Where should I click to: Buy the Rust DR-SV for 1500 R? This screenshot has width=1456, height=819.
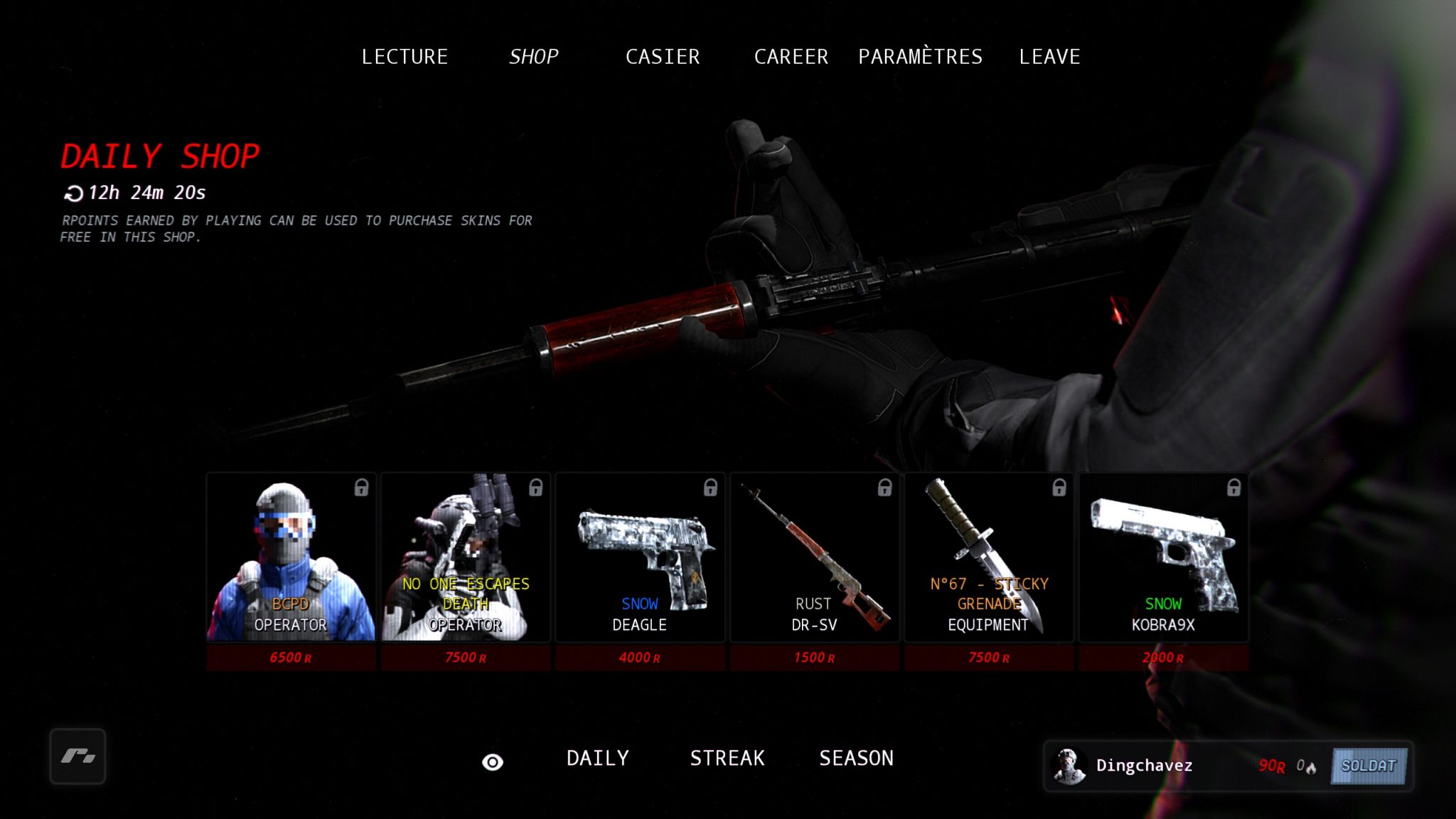click(x=815, y=658)
